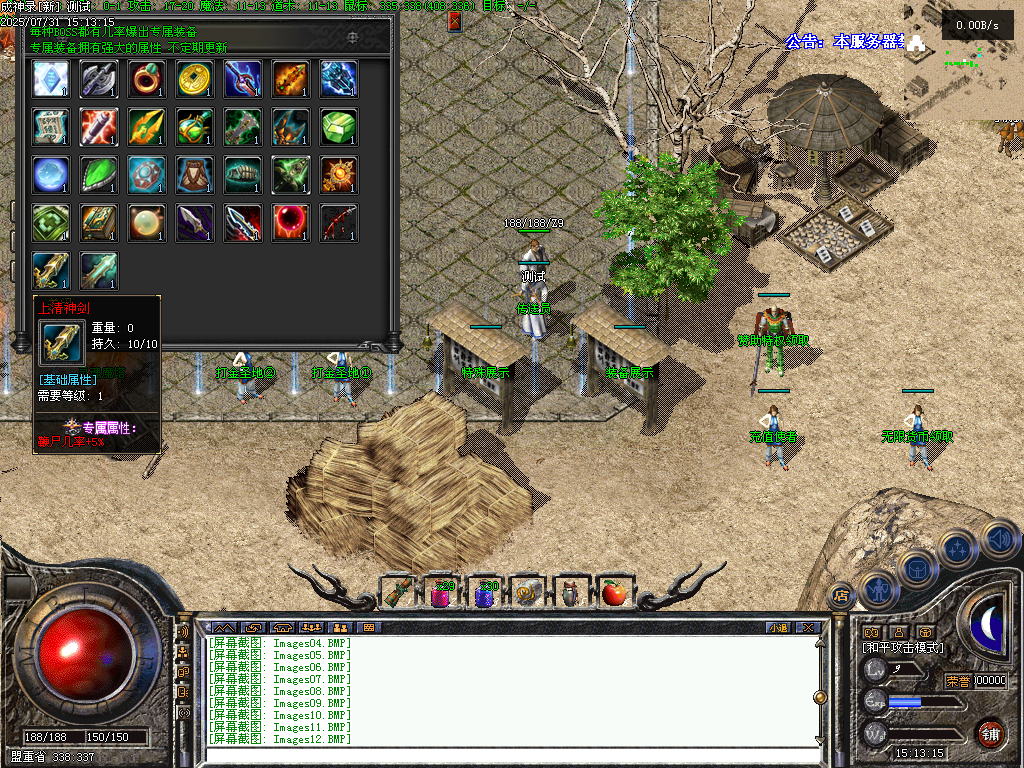Choose the green gemstone item slot

[x=339, y=127]
